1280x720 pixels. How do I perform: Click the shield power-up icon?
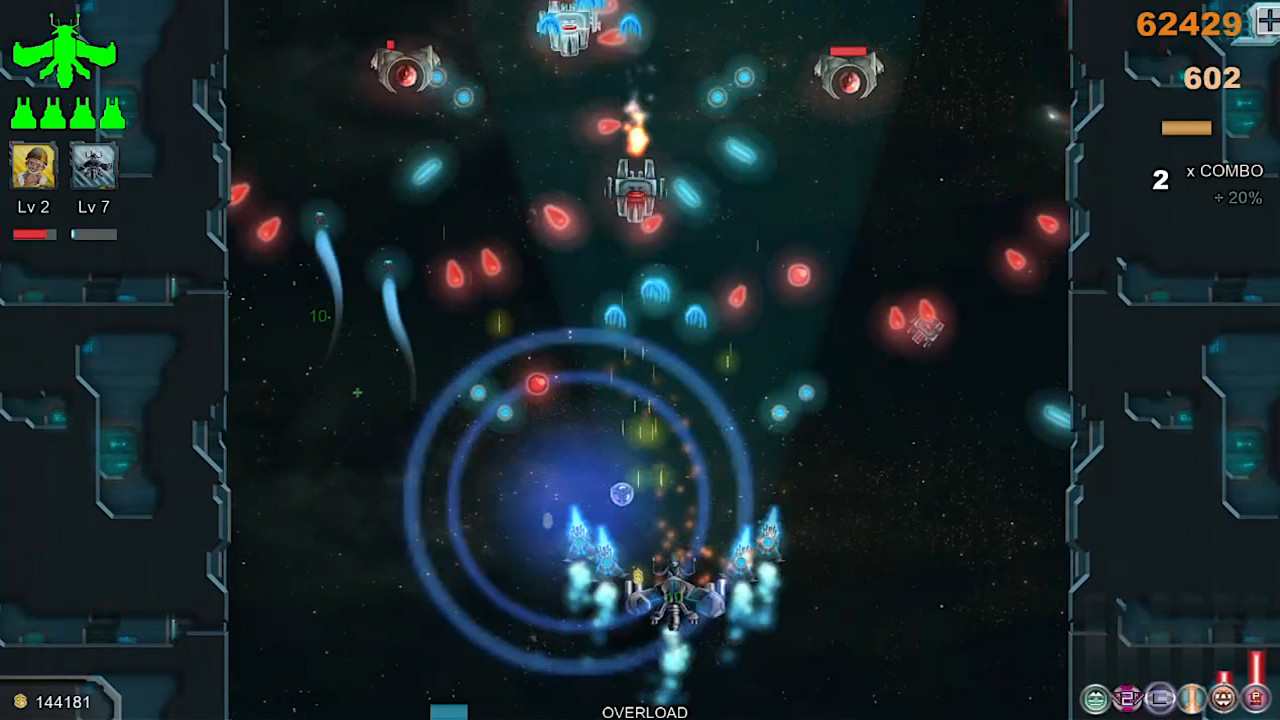(1093, 698)
